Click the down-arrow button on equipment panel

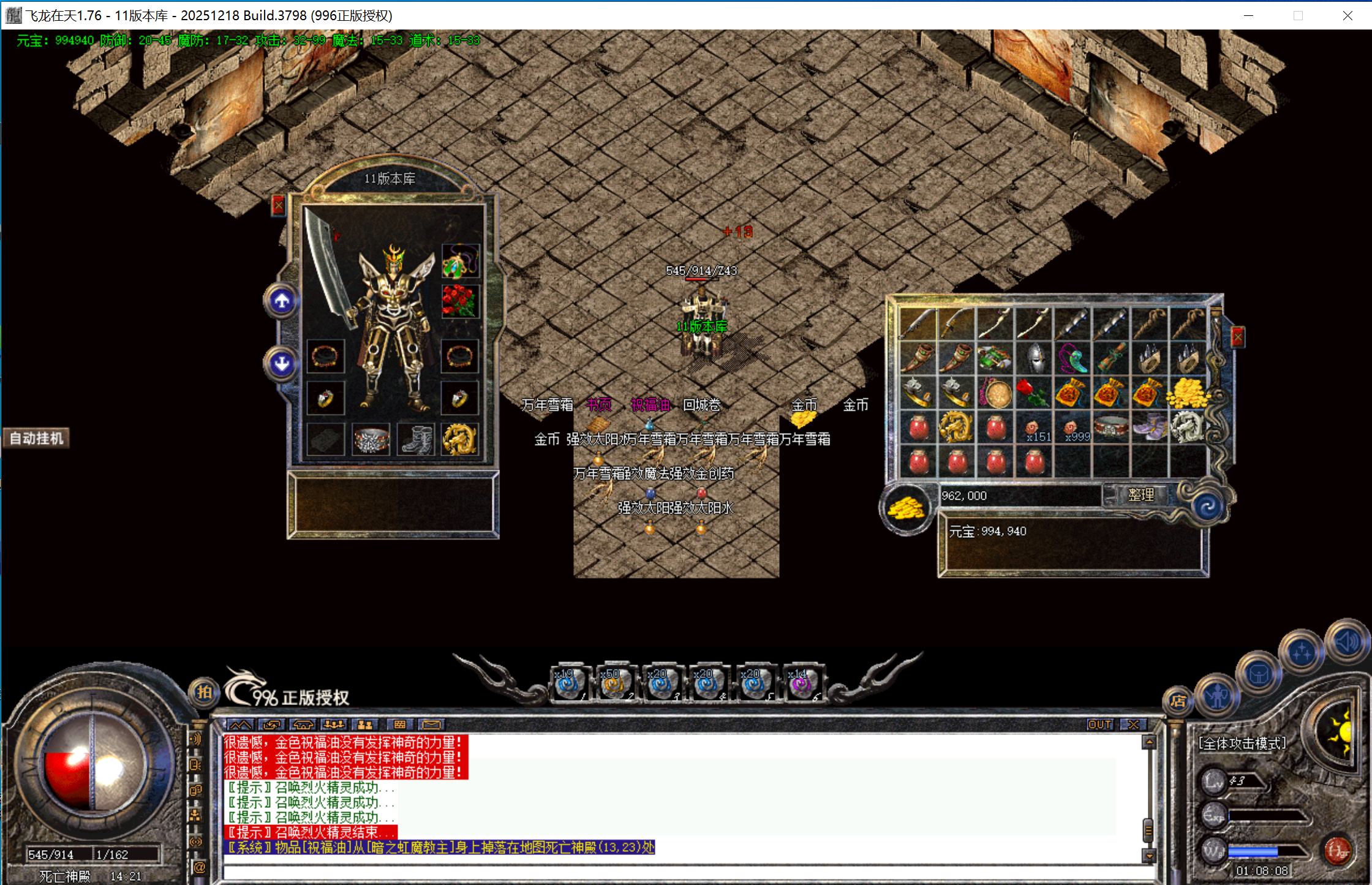(x=282, y=364)
